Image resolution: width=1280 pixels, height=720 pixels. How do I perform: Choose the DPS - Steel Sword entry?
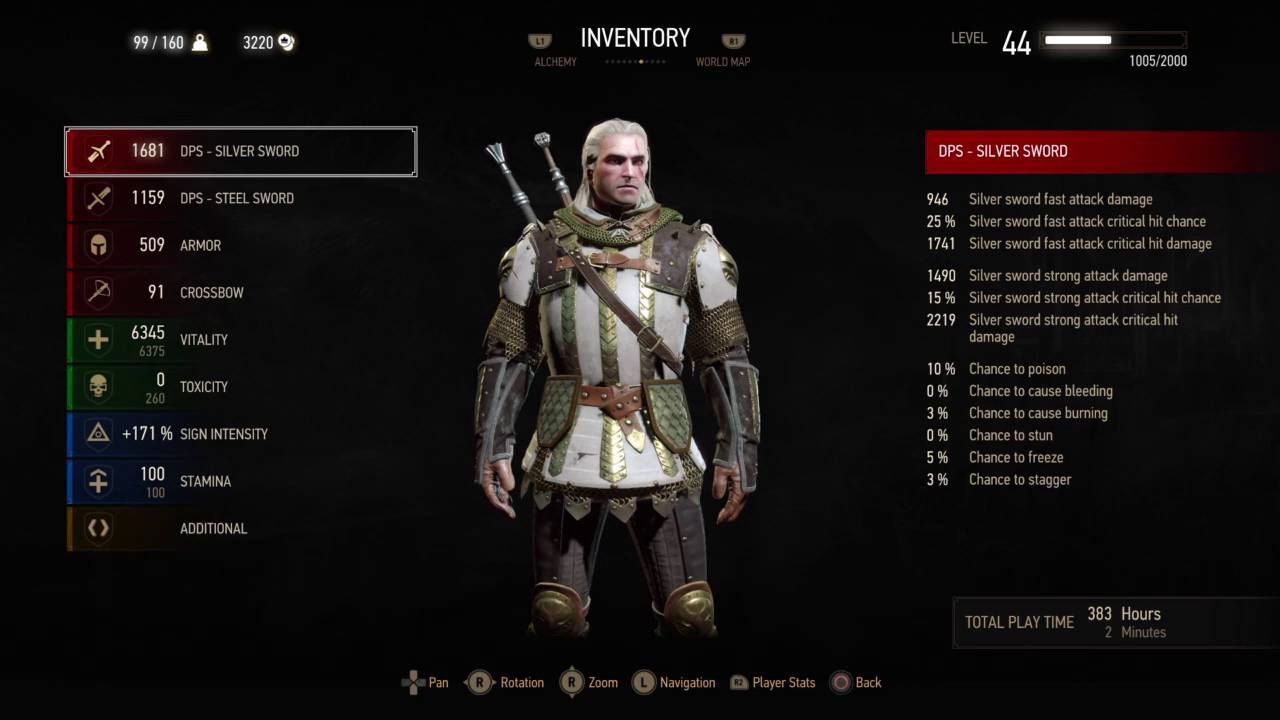point(240,198)
